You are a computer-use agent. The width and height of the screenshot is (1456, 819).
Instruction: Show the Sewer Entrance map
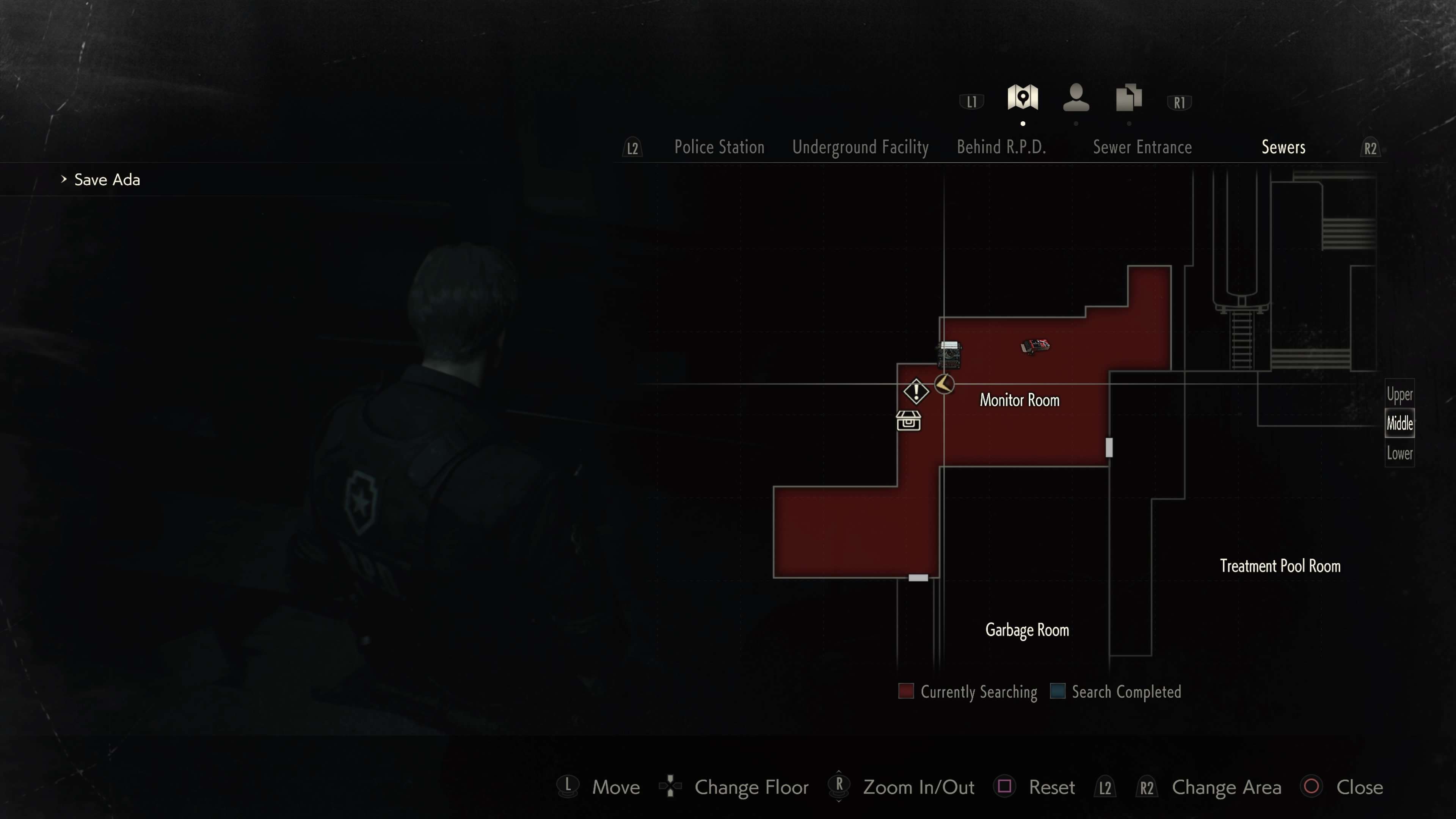click(1142, 147)
